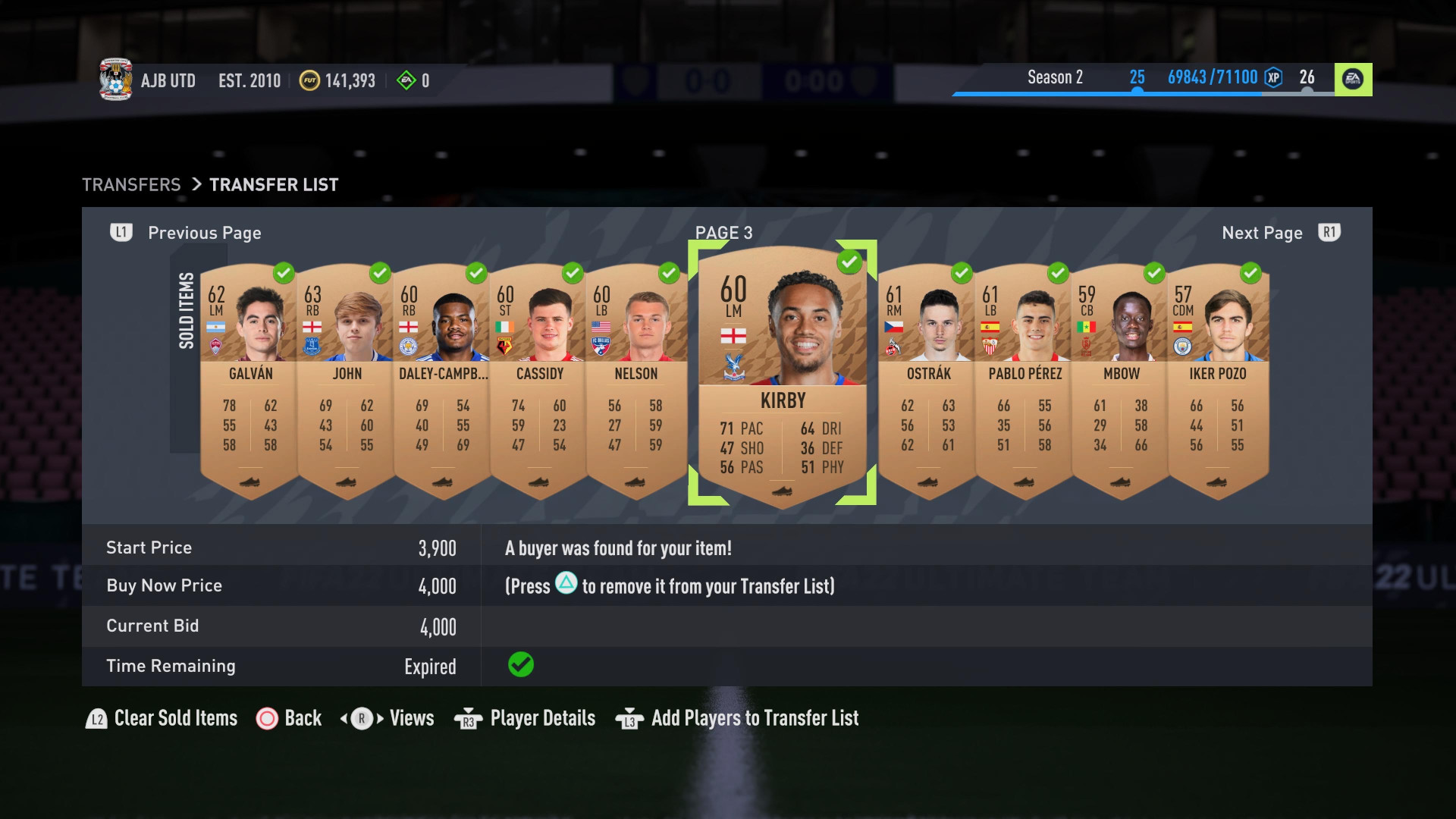
Task: Click the Player Details label
Action: [541, 718]
